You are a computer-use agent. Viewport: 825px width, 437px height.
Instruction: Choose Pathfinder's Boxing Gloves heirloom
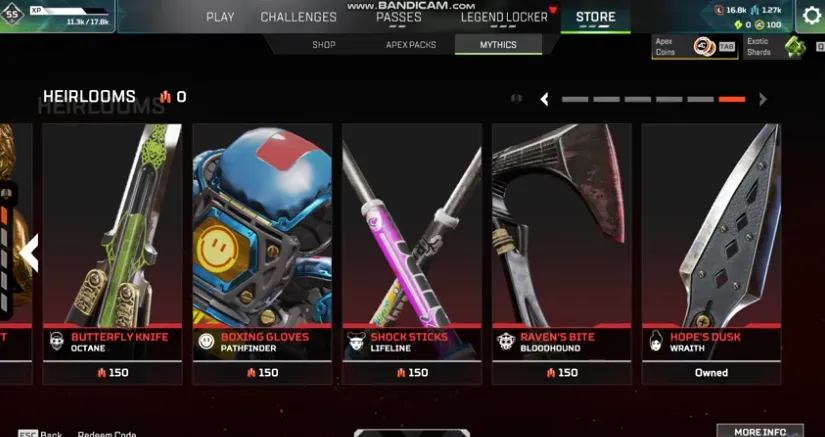[262, 250]
